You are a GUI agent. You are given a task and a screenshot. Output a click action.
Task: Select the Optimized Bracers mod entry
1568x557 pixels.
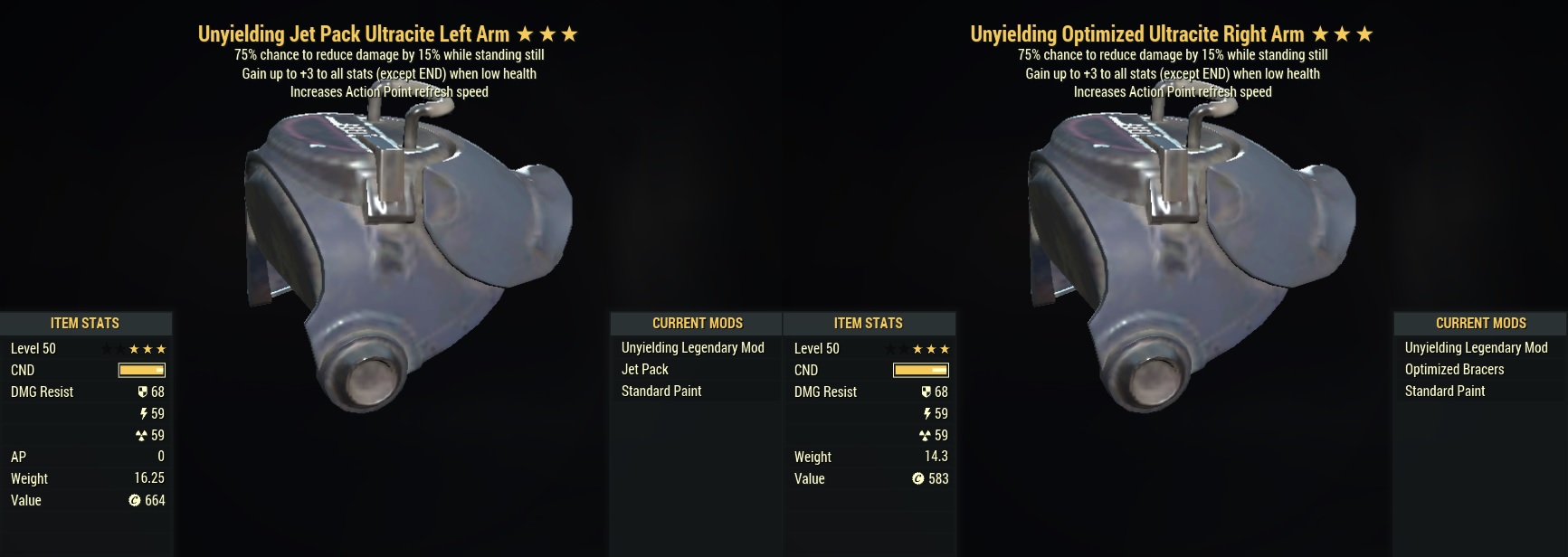click(1454, 370)
